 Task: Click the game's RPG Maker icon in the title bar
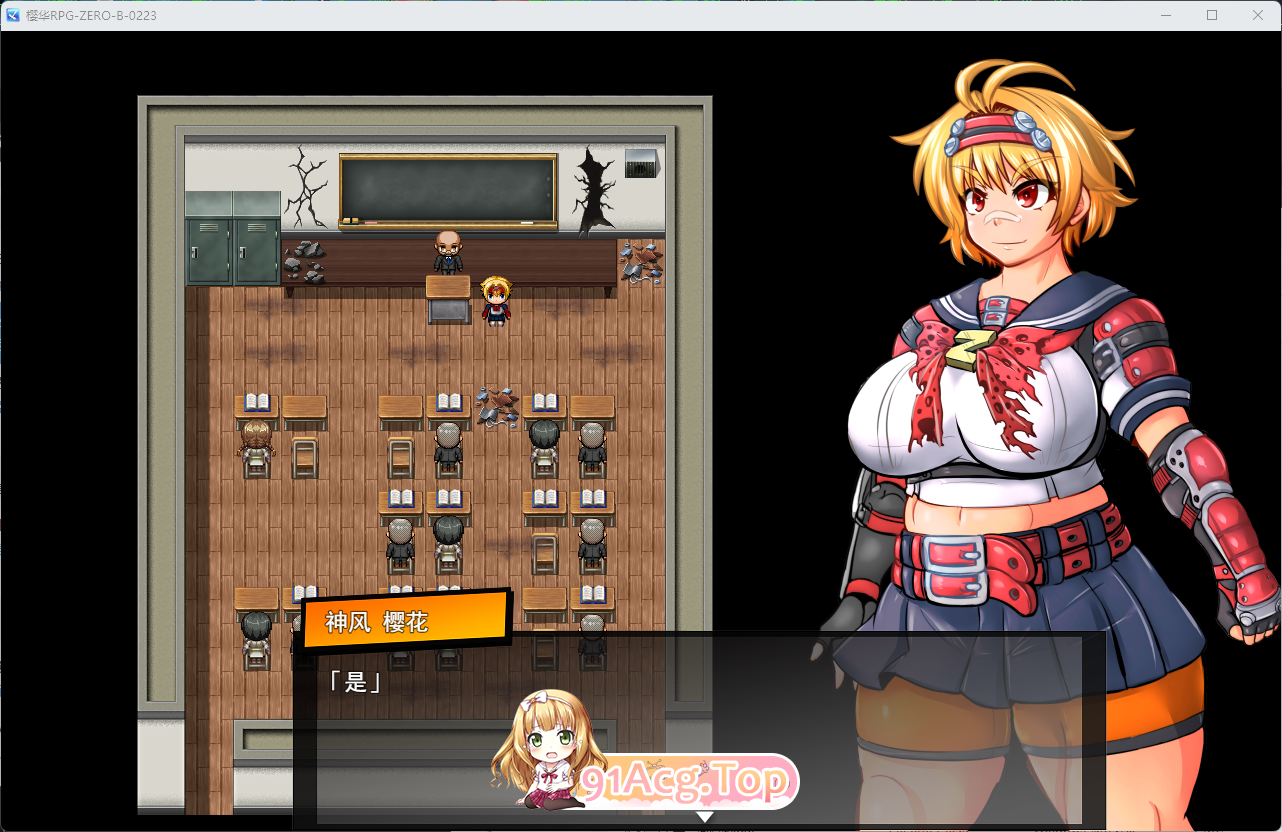[x=12, y=15]
